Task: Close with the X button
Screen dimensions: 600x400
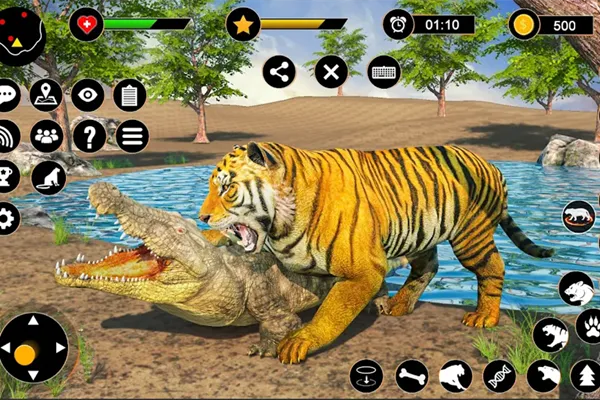Action: click(x=331, y=72)
